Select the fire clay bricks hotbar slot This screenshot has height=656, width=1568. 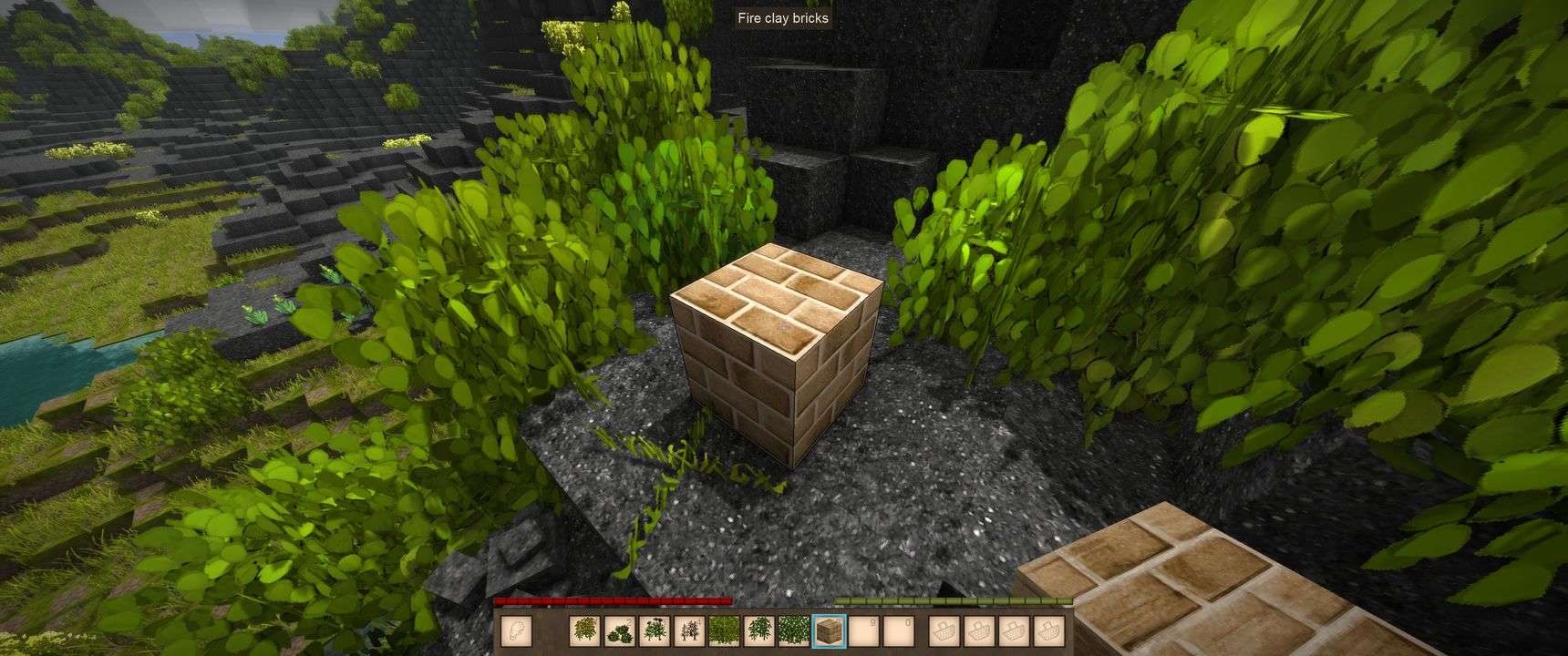829,630
